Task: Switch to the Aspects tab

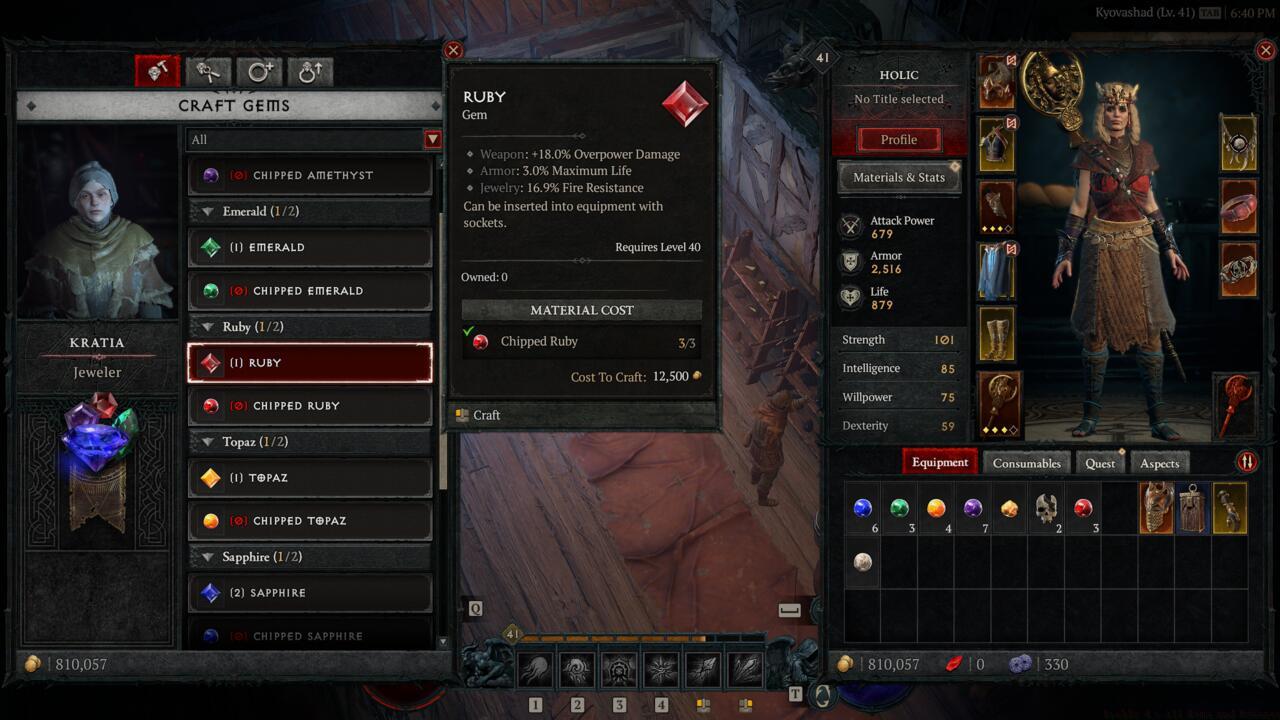Action: (1159, 463)
